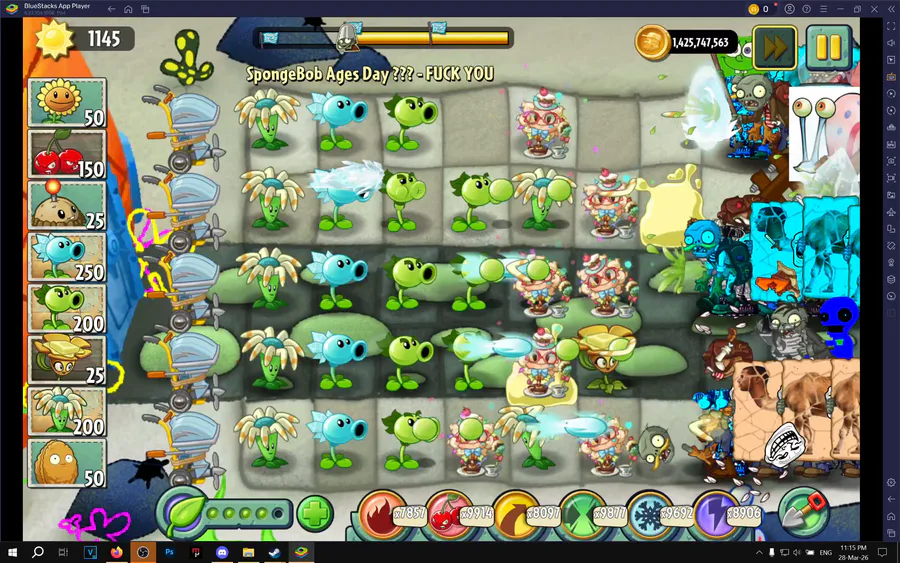900x563 pixels.
Task: Use the purple lightning zap power-up
Action: tap(717, 514)
